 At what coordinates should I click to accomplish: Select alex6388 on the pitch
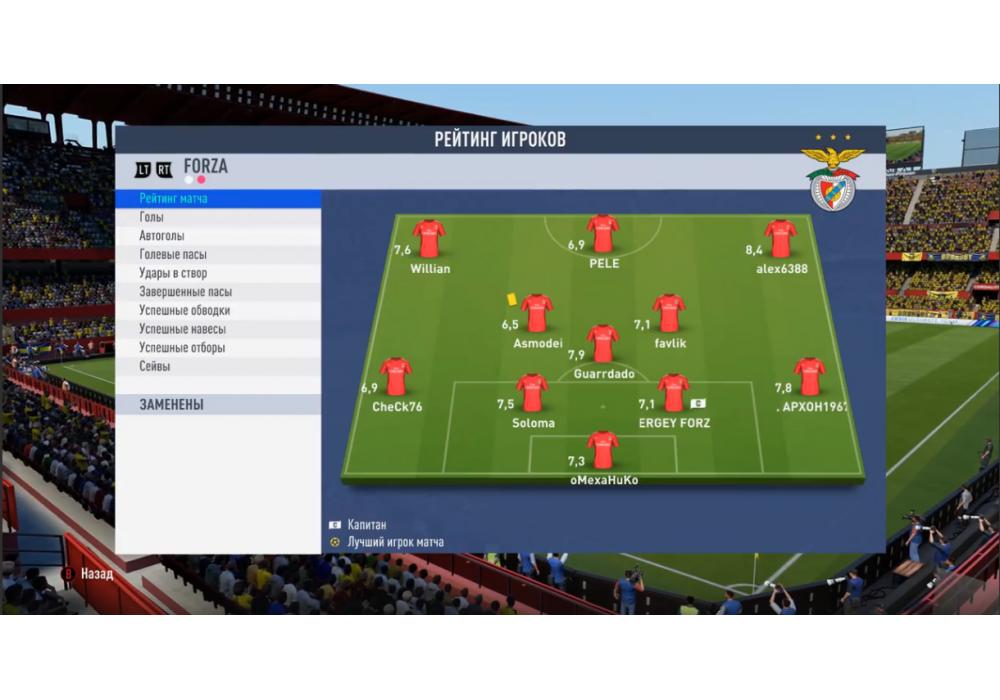click(780, 239)
